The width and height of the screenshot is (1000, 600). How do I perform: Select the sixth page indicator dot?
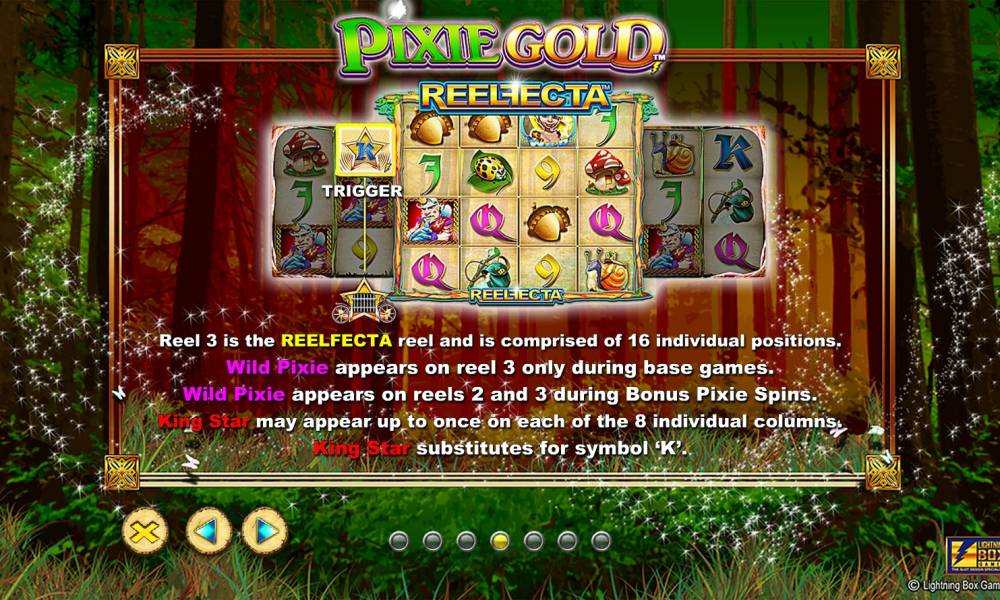[567, 541]
